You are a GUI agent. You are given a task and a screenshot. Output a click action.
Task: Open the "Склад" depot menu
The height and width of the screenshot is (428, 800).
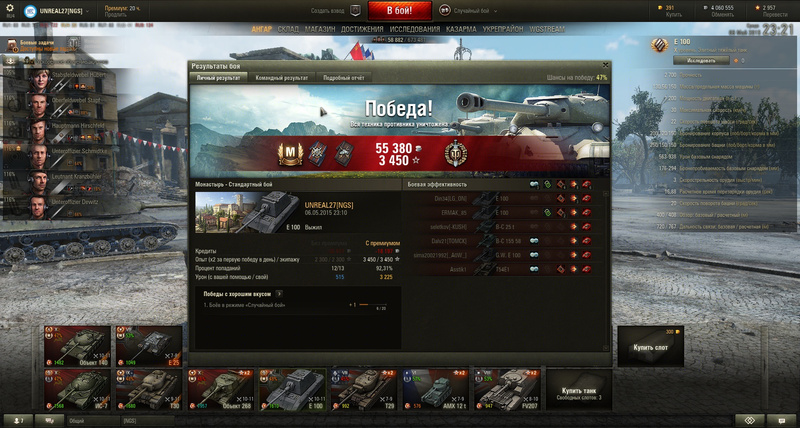point(288,30)
